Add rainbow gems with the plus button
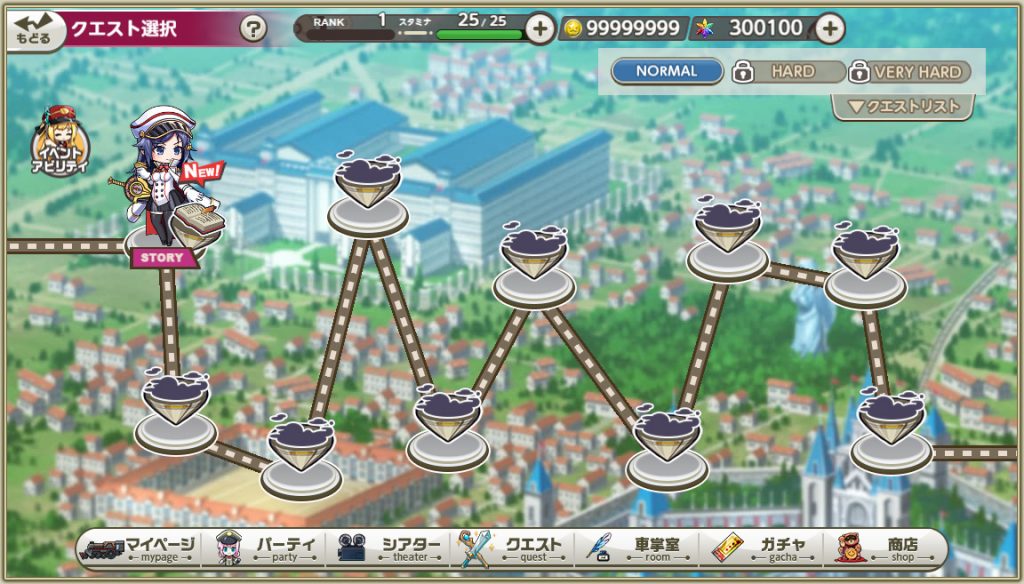 829,29
